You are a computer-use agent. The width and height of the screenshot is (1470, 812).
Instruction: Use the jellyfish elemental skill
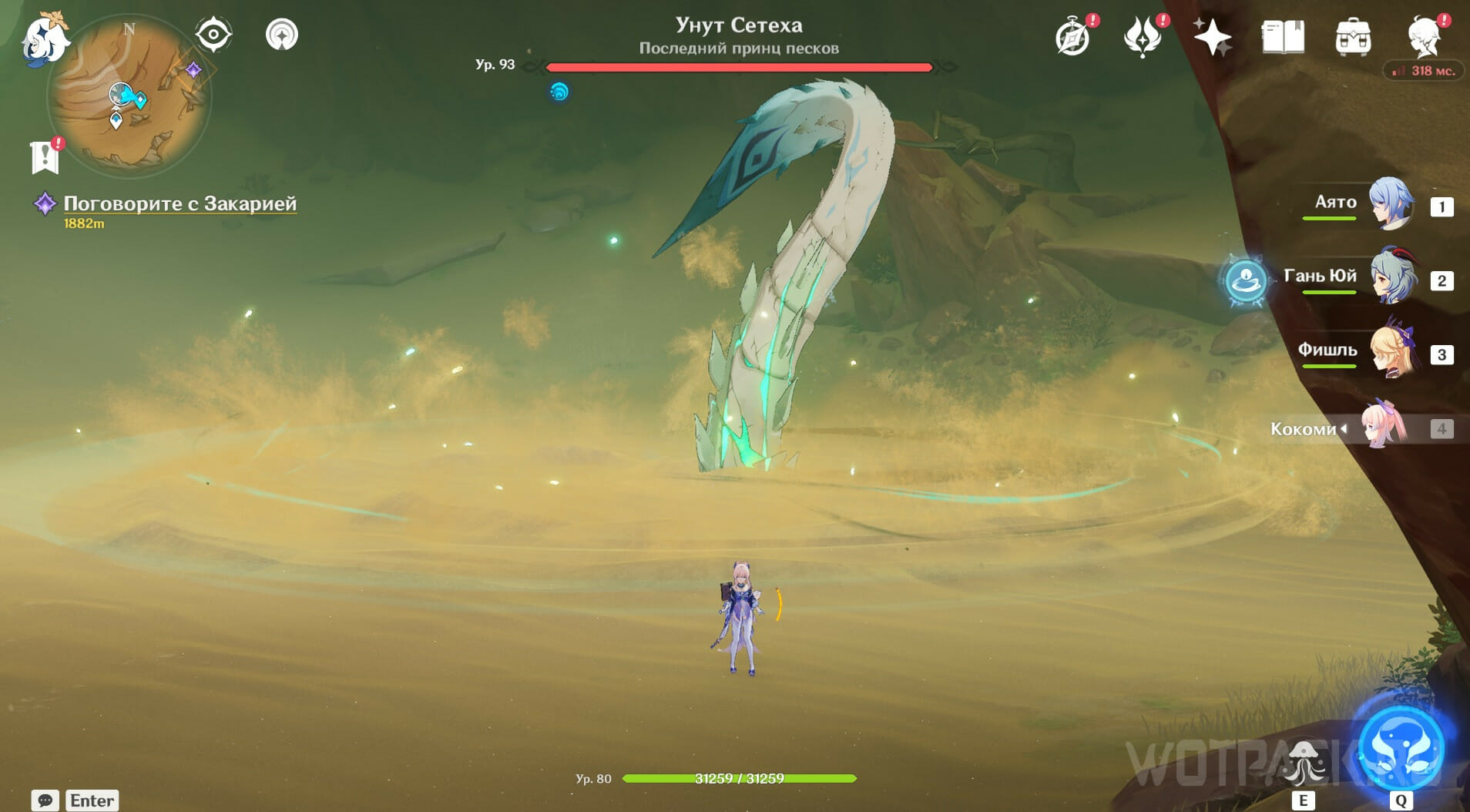point(1303,762)
